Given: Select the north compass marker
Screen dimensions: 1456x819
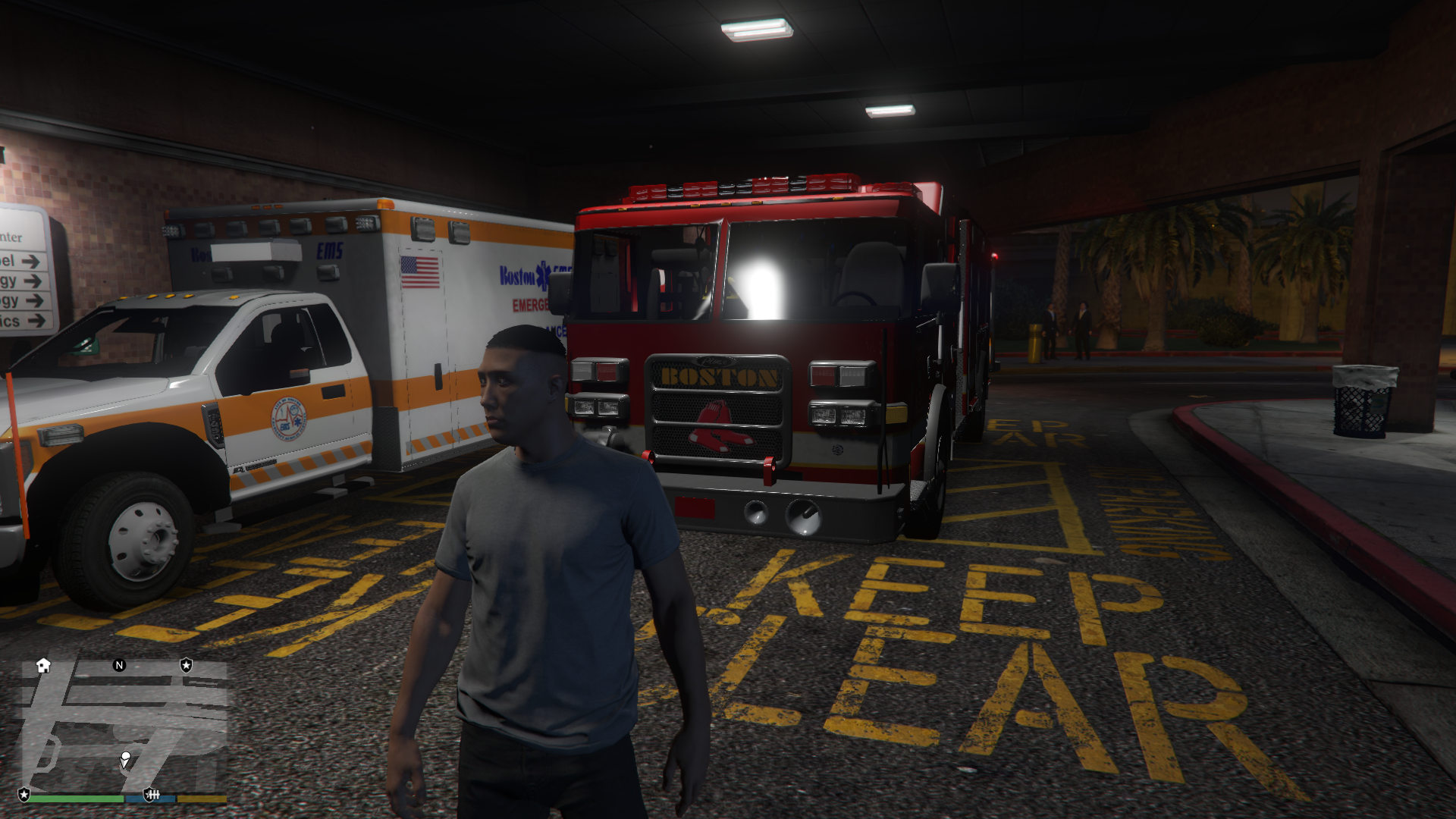Looking at the screenshot, I should click(119, 666).
